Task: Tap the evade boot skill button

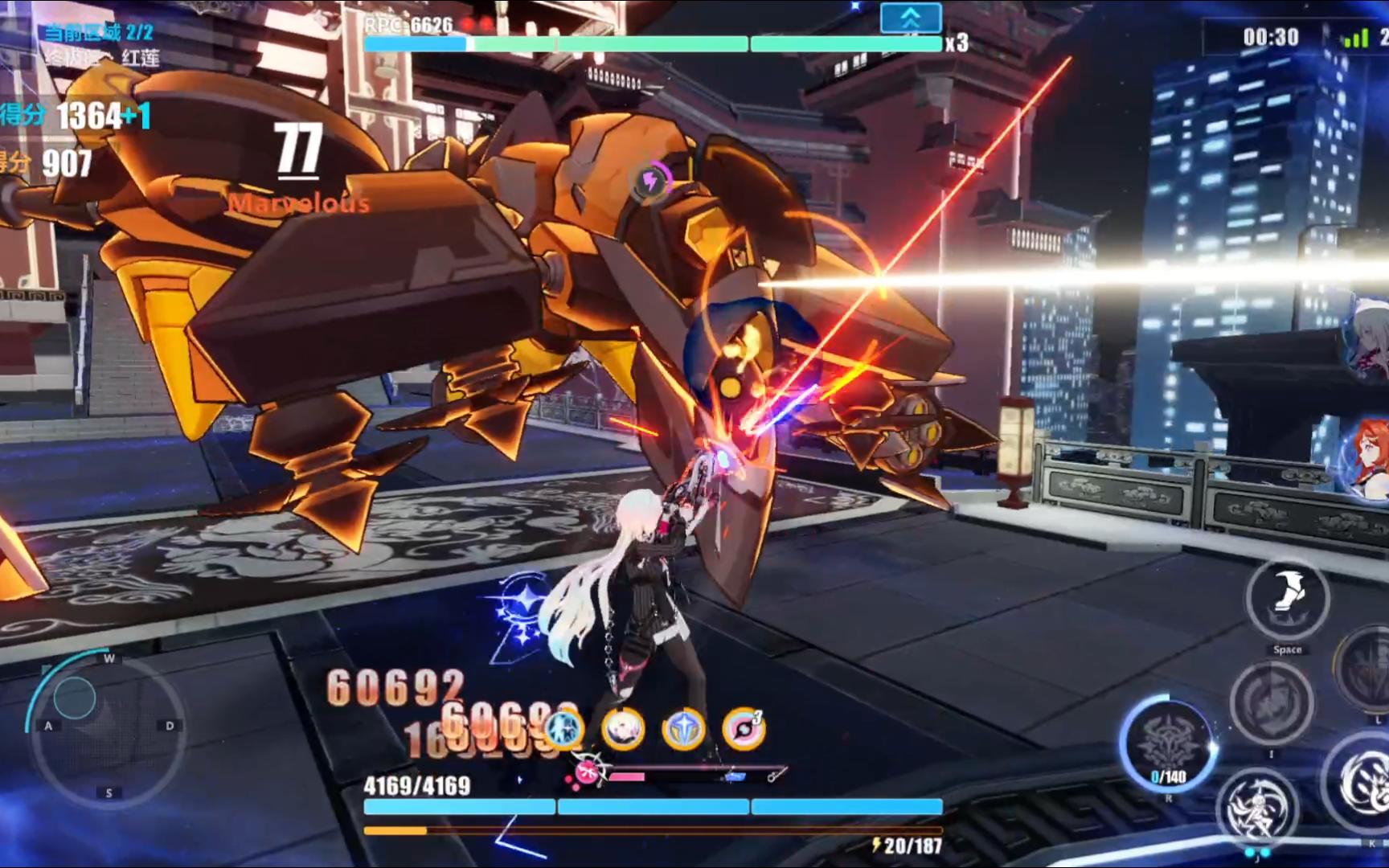Action: [1286, 599]
